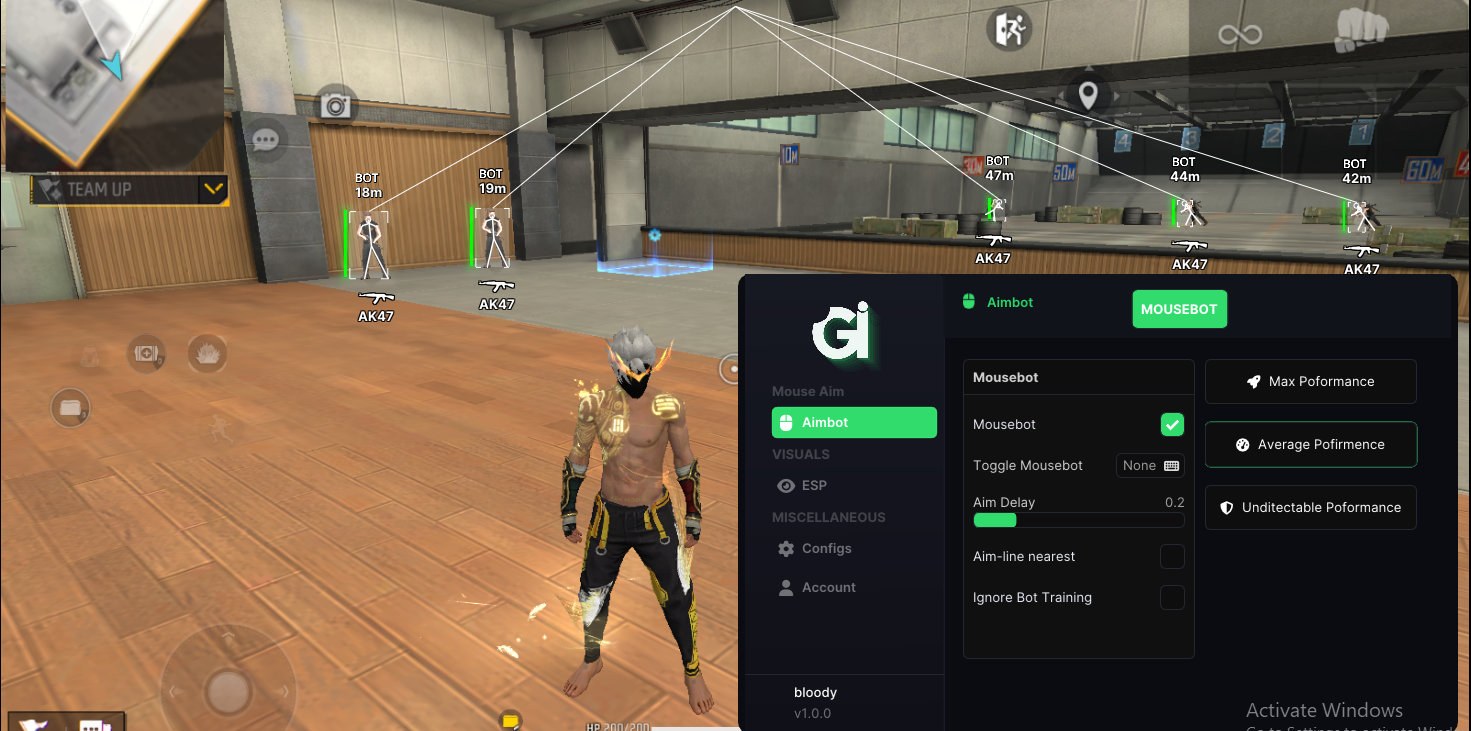
Task: Click the minimap
Action: point(110,83)
